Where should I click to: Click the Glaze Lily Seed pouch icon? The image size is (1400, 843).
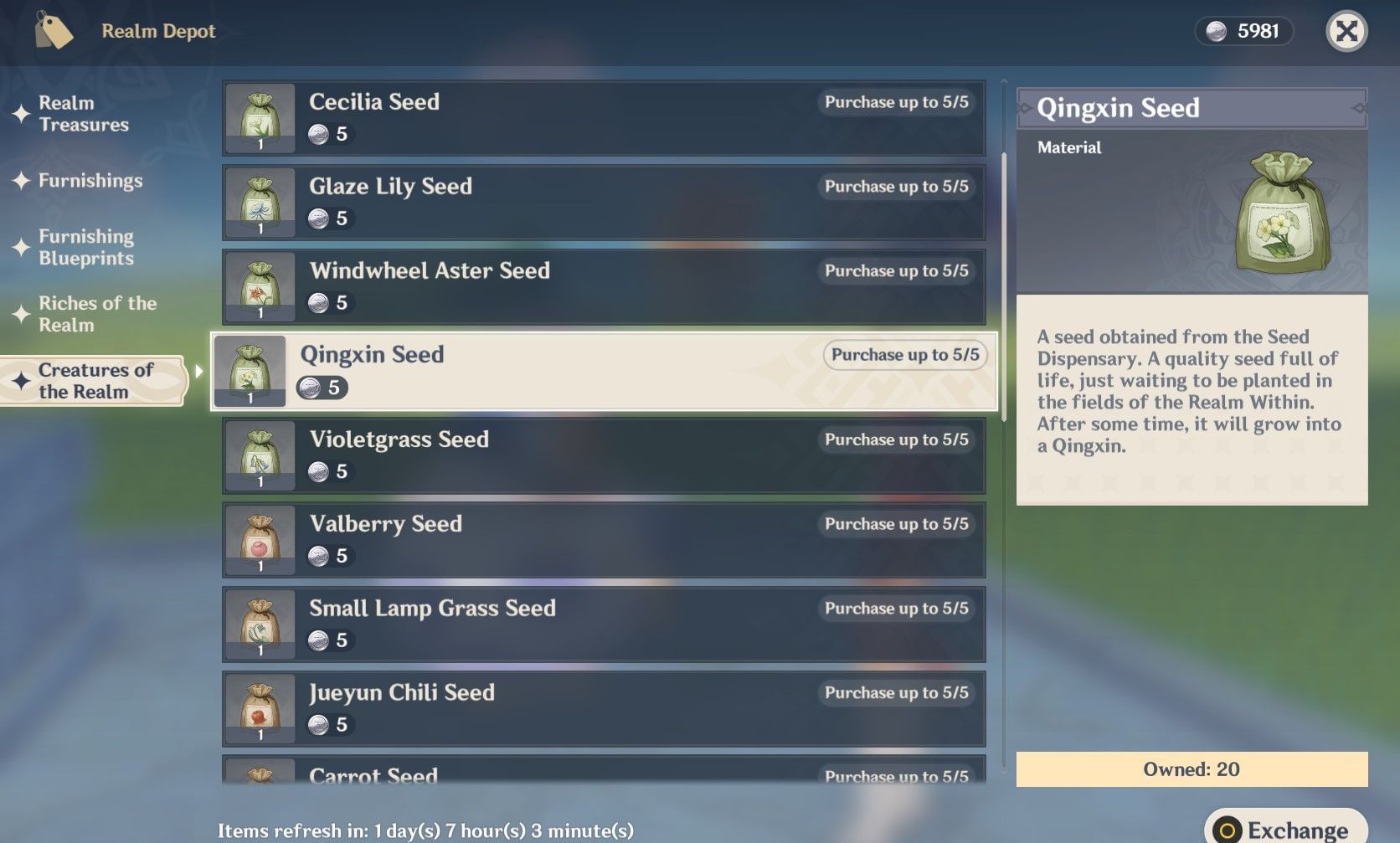pyautogui.click(x=258, y=202)
